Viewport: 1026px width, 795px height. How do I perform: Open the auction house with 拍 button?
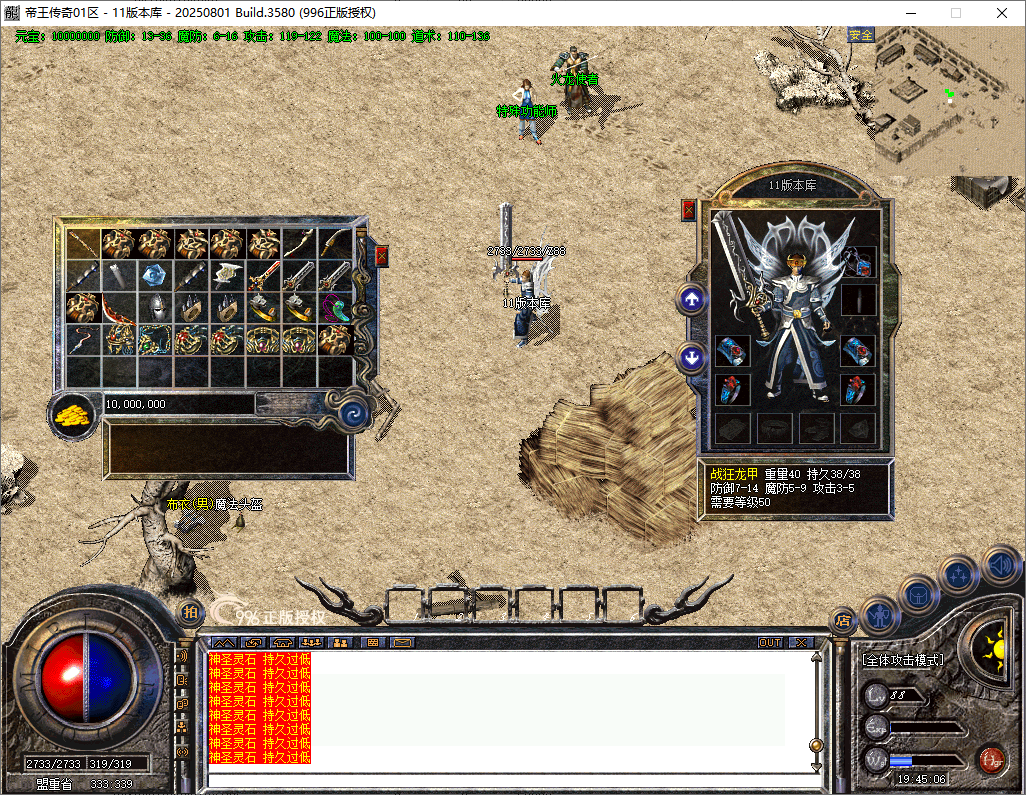coord(190,612)
